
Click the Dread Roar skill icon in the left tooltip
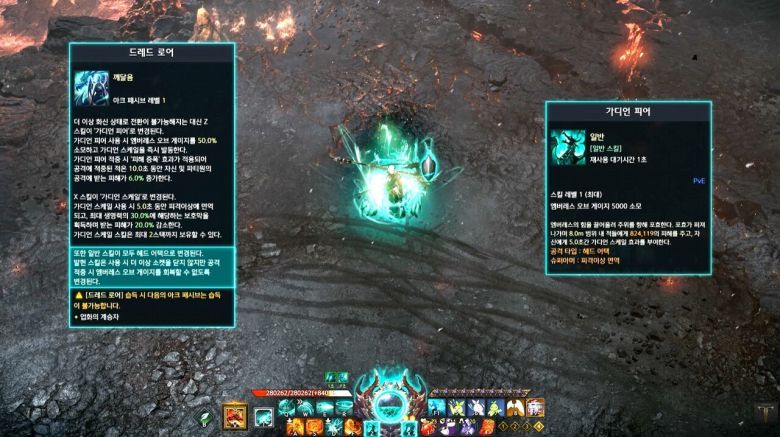(91, 90)
